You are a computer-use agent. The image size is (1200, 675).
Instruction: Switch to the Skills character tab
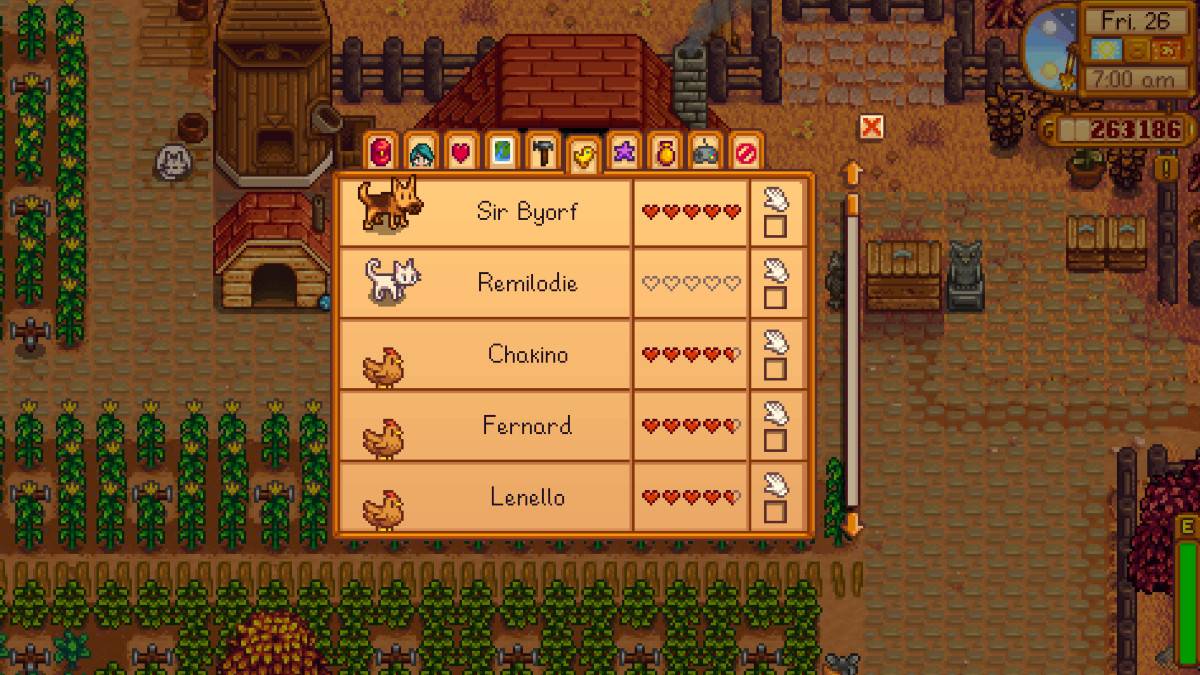(x=421, y=152)
